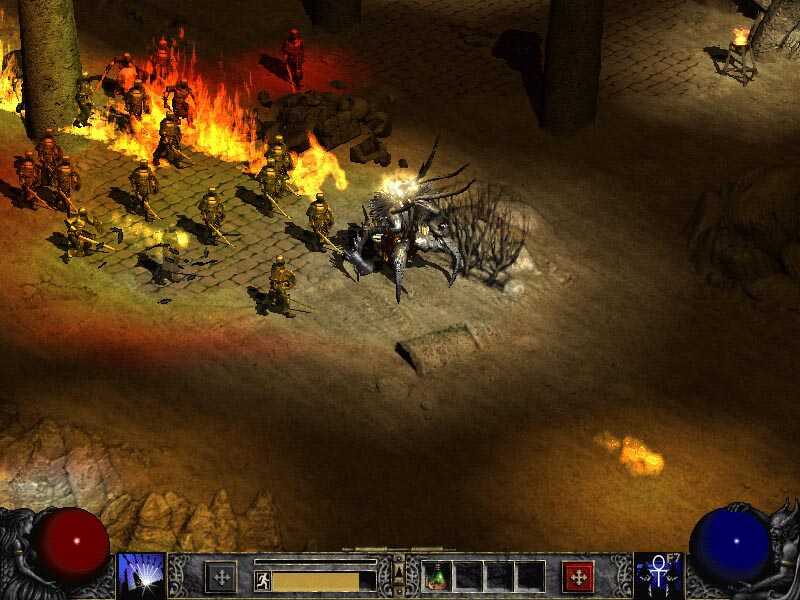This screenshot has height=600, width=800.
Task: Click the gray stat point button
Action: click(x=221, y=576)
